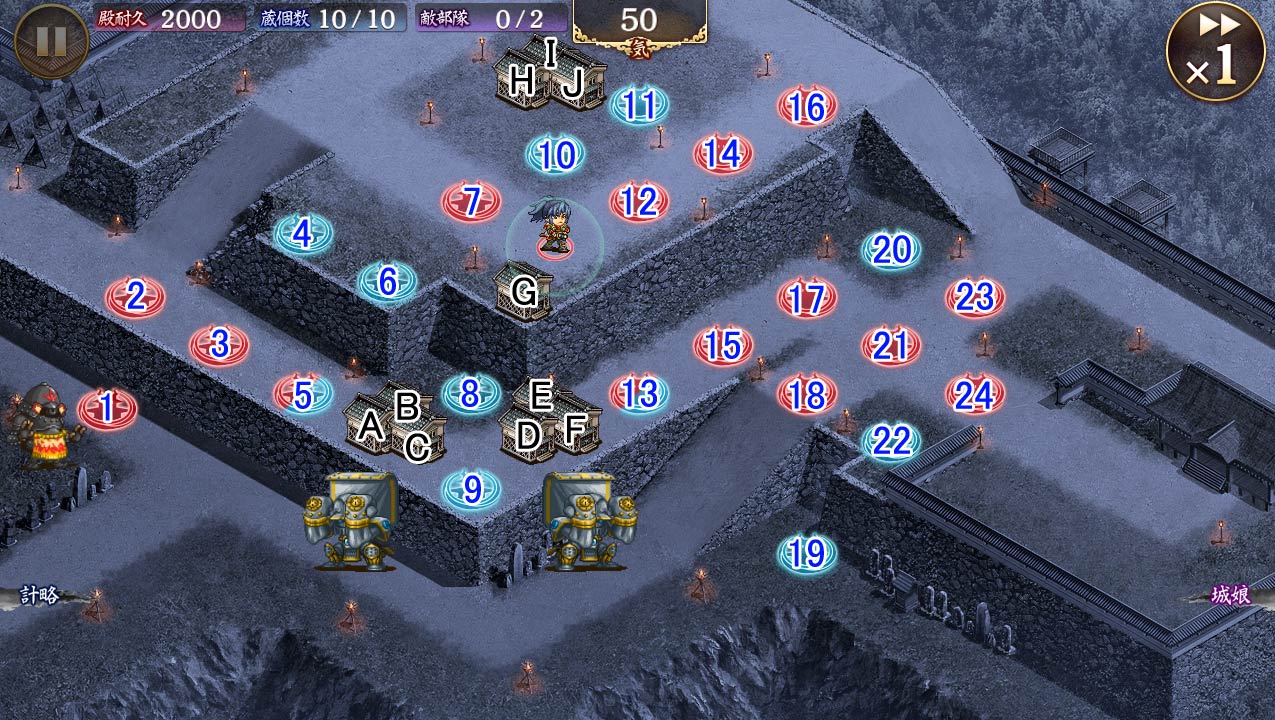Select red placement tile number 15
Viewport: 1275px width, 720px height.
[x=723, y=345]
